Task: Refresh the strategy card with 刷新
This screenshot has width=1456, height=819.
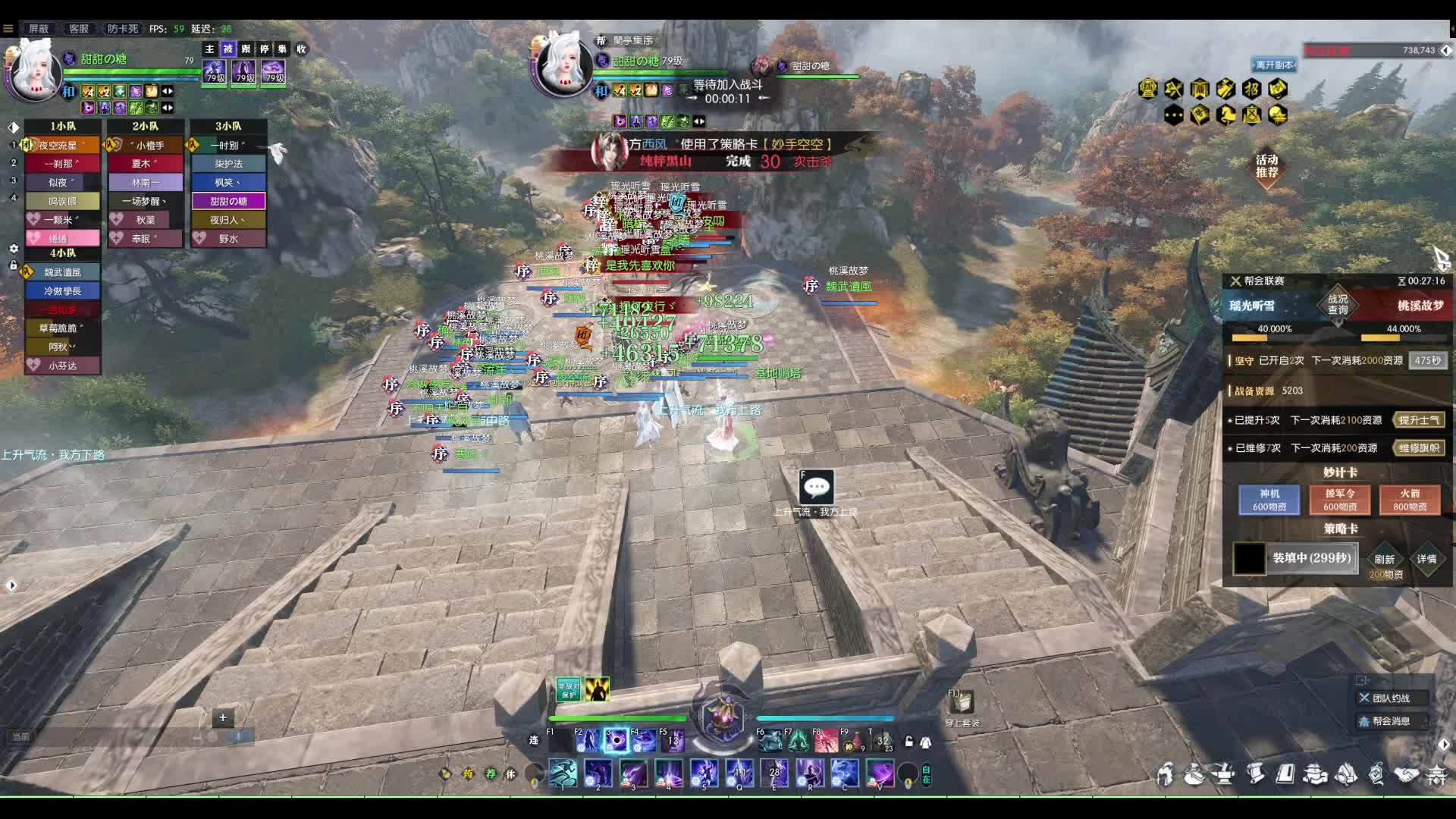Action: [1385, 559]
